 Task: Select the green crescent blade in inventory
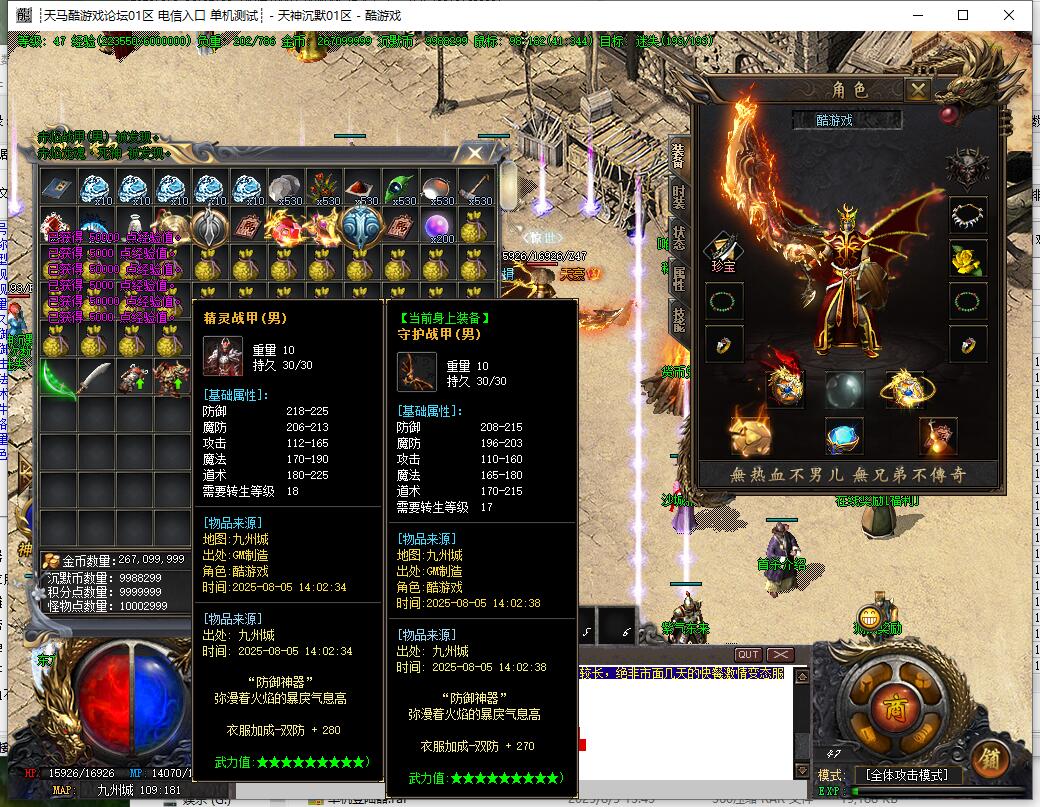[x=58, y=380]
